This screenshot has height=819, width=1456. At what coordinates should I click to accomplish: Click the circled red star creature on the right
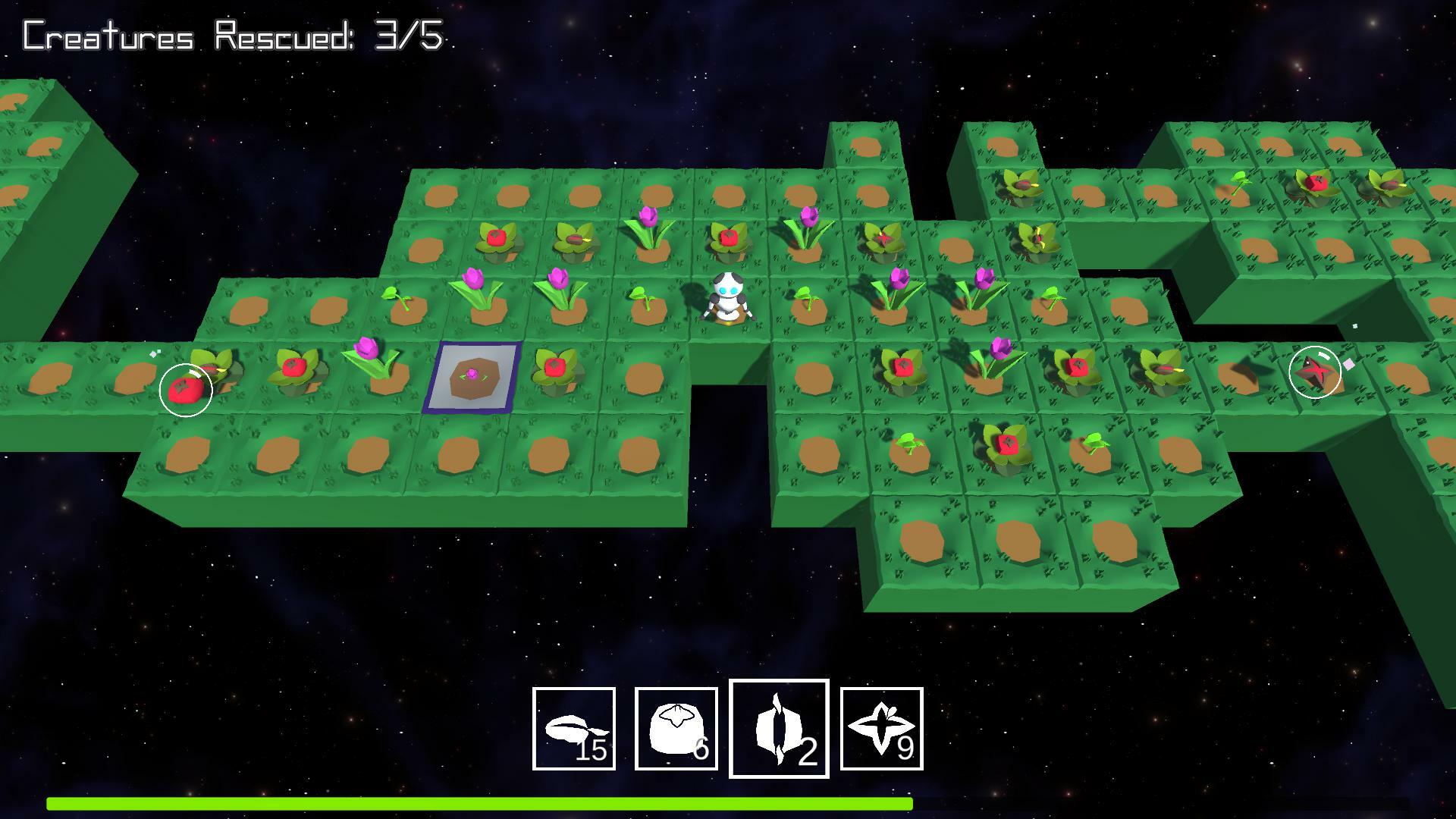tap(1314, 372)
